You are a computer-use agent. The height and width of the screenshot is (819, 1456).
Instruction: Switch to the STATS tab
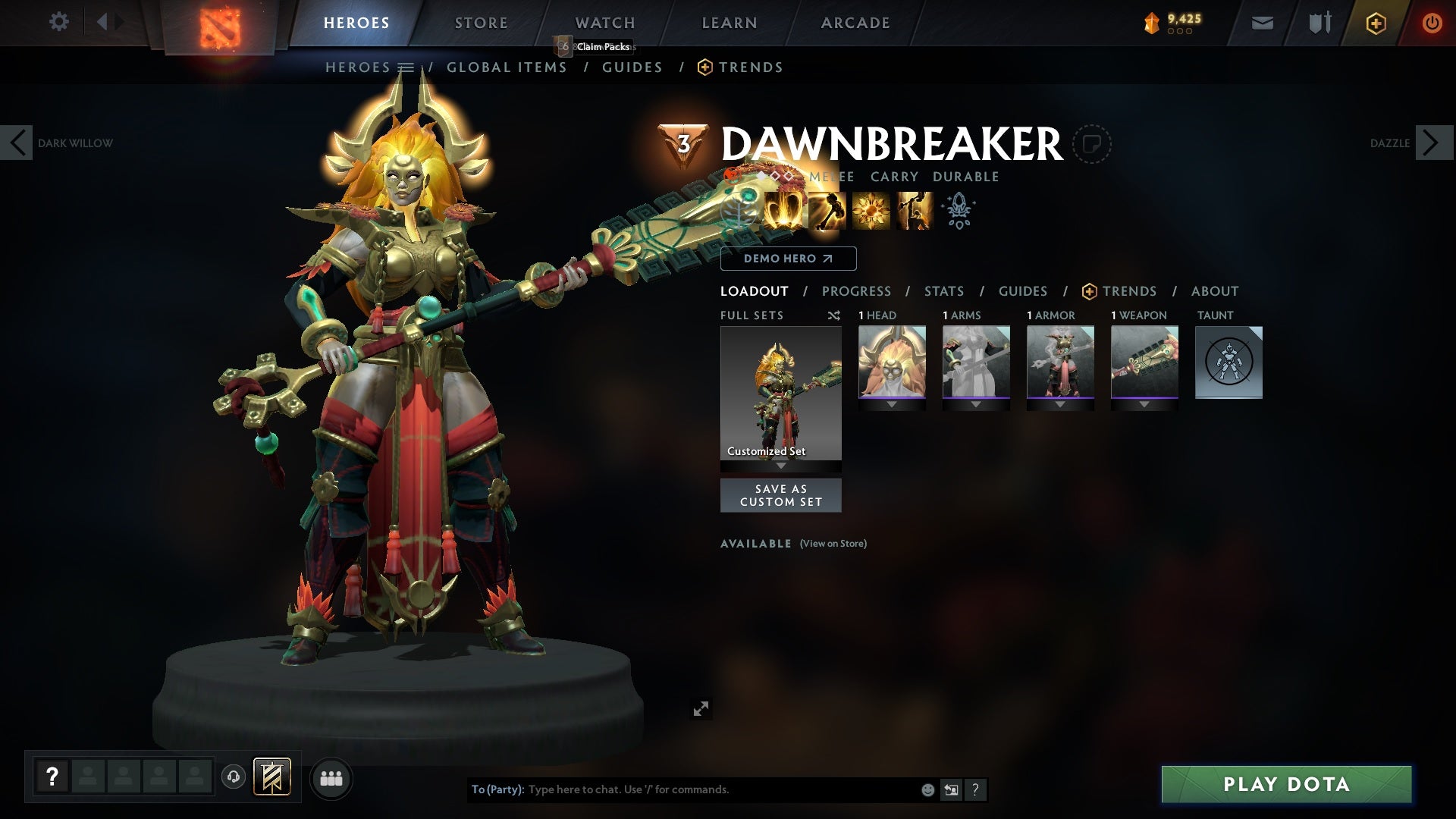click(x=943, y=290)
